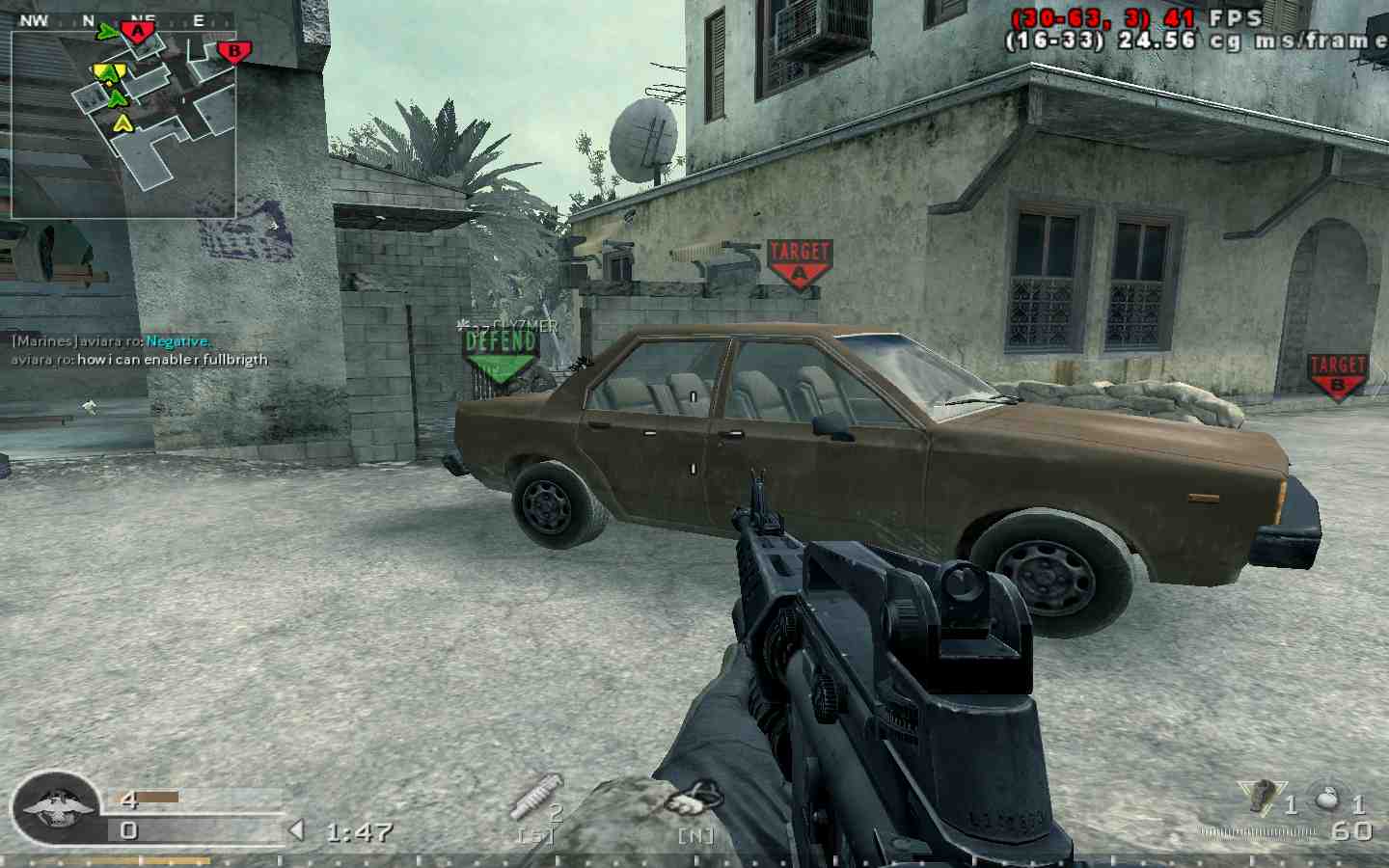Toggle the [N] night vision indicator
Viewport: 1389px width, 868px height.
point(696,835)
